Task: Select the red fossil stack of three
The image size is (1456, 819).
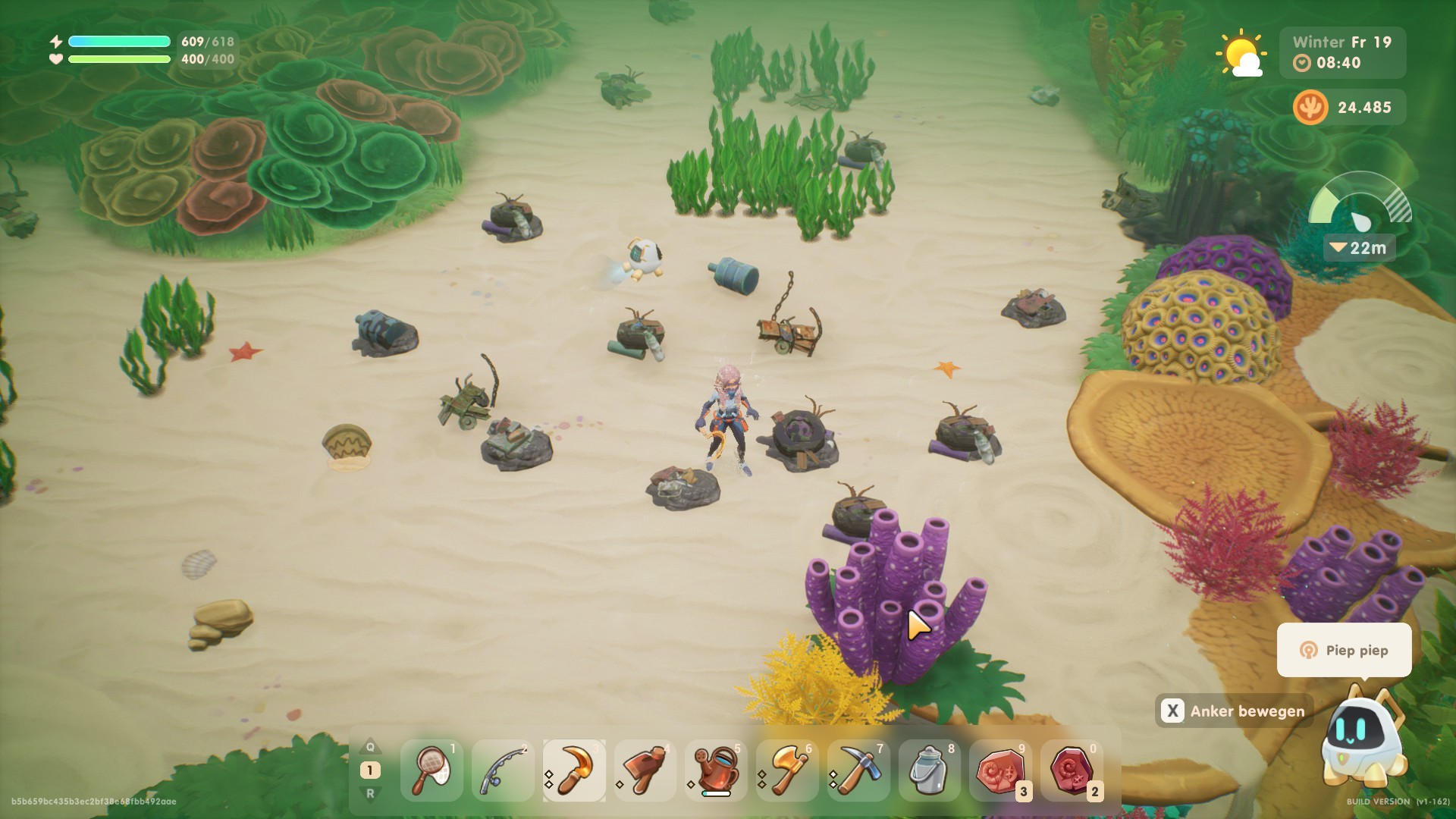Action: pos(1000,770)
